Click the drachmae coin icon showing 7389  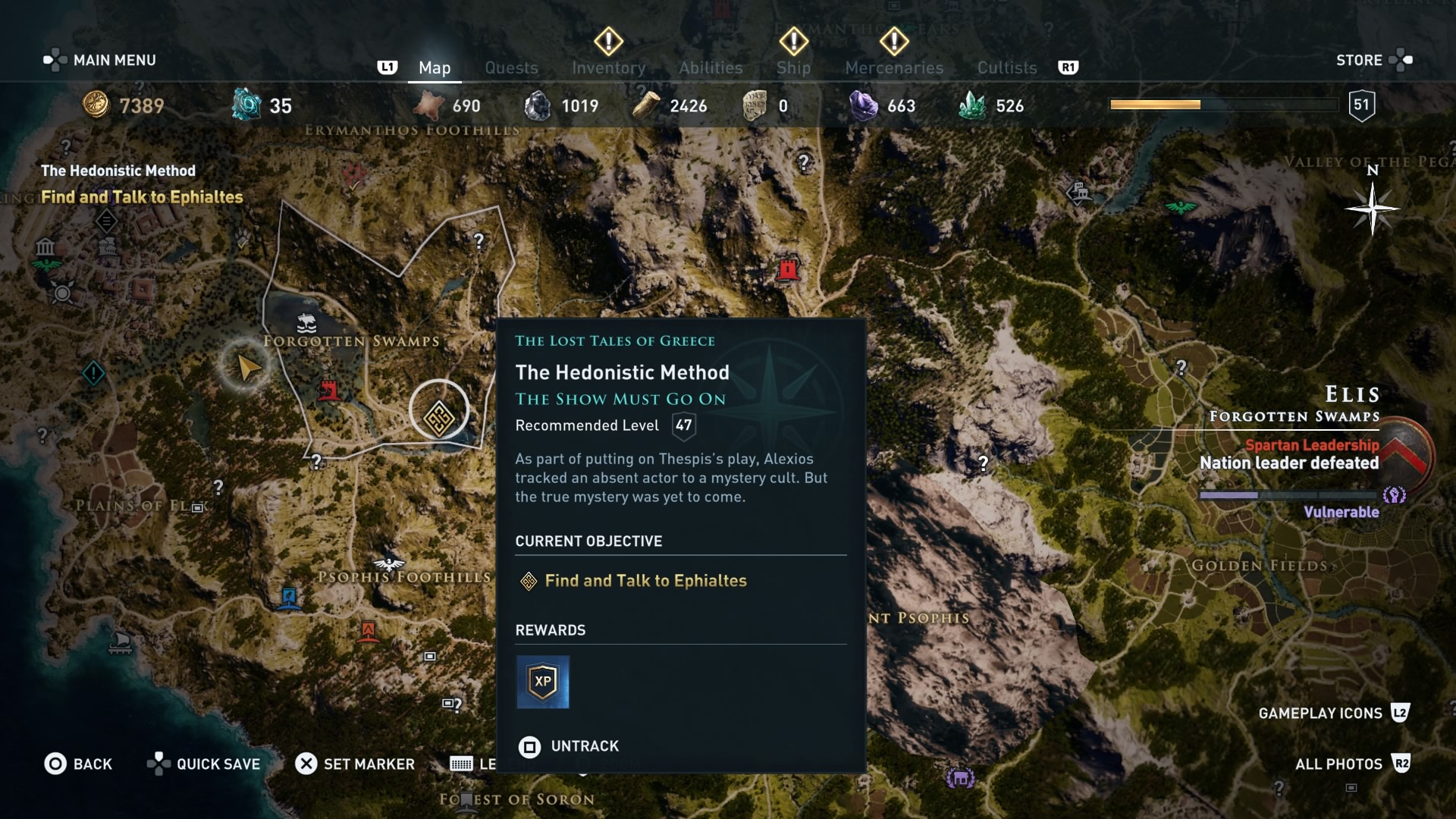(x=96, y=106)
